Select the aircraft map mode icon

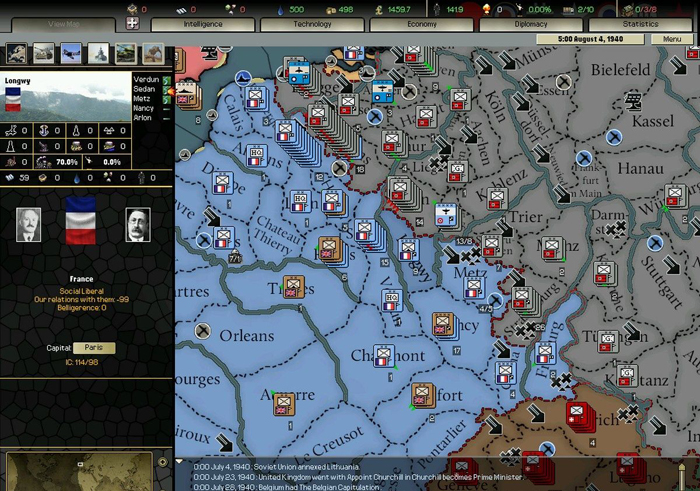71,53
